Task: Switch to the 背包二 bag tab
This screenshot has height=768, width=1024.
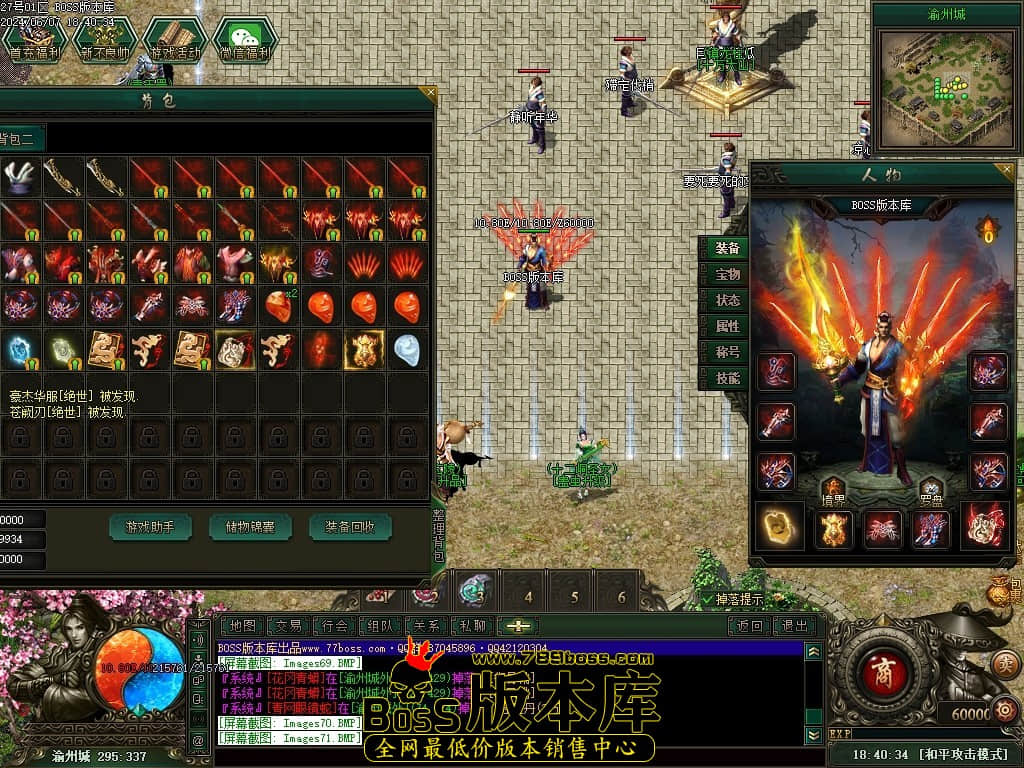Action: pos(18,139)
